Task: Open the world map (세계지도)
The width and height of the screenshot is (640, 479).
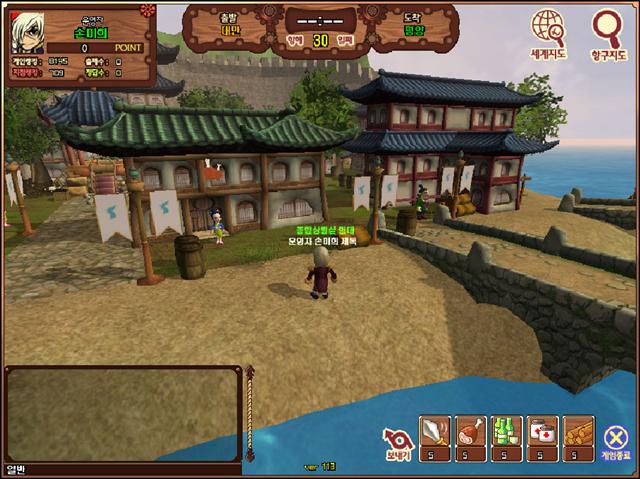Action: [x=548, y=30]
